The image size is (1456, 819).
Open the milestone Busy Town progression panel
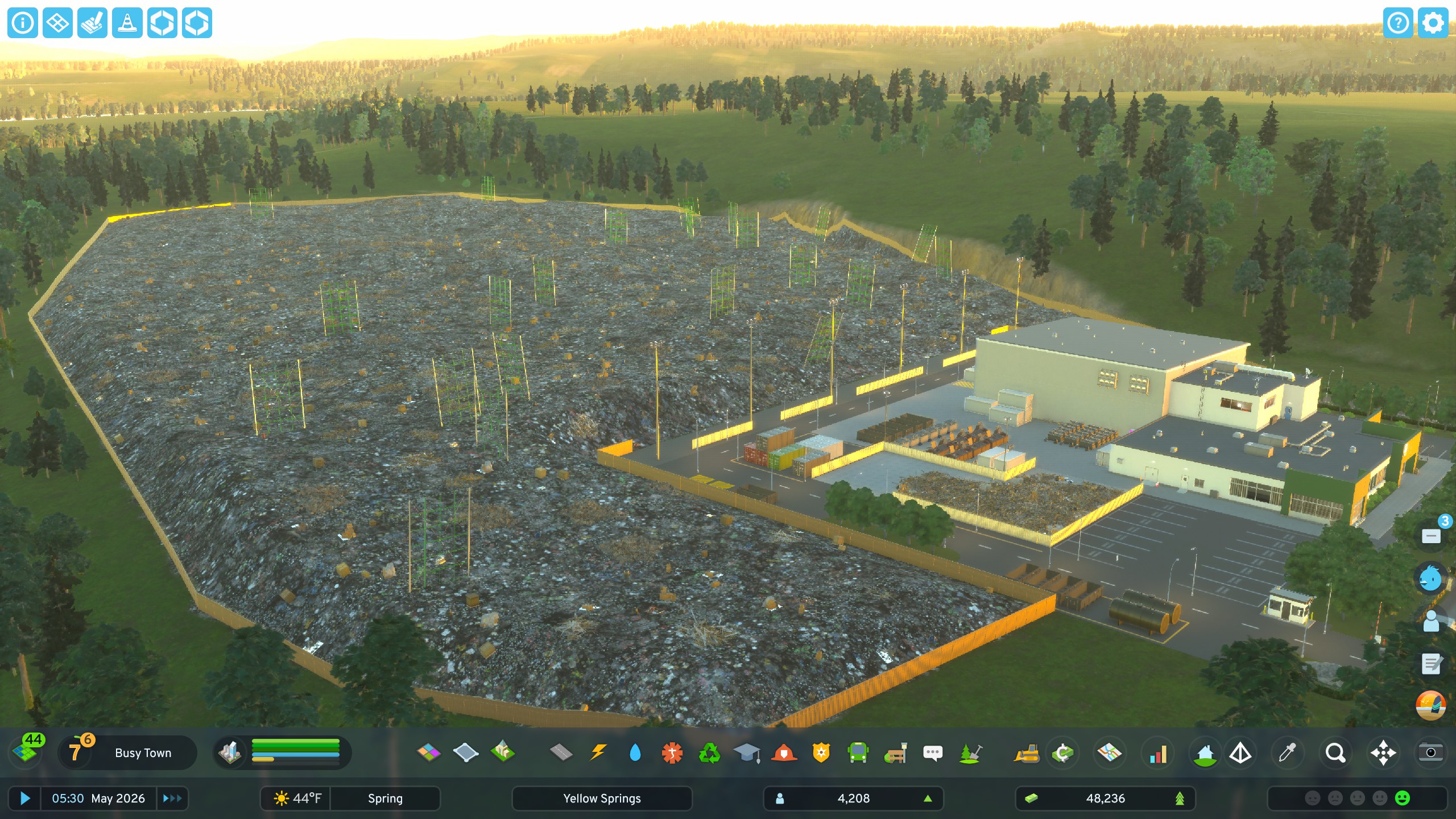tap(127, 752)
